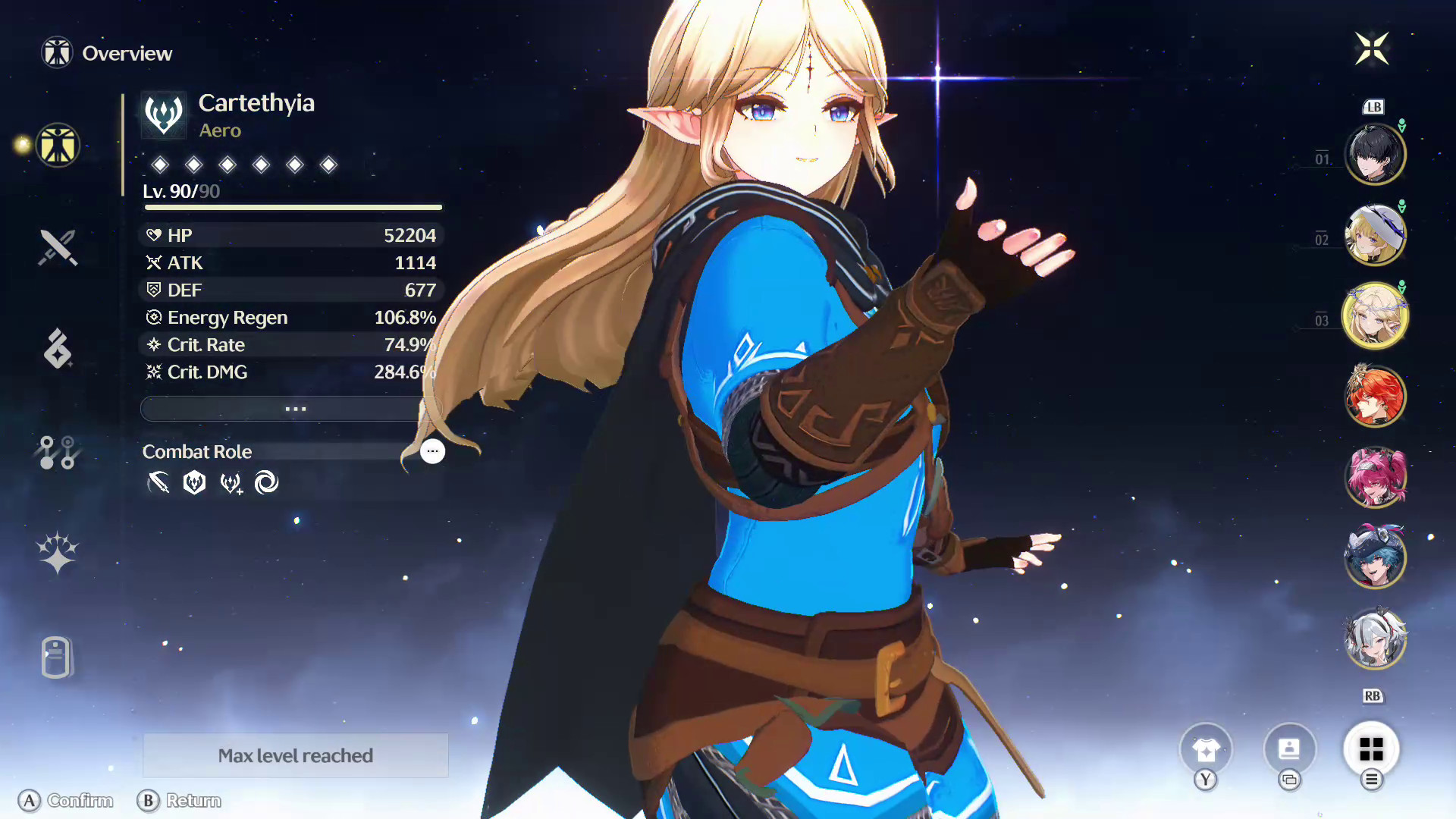Click the blade Combat Role icon
The height and width of the screenshot is (819, 1456).
161,482
